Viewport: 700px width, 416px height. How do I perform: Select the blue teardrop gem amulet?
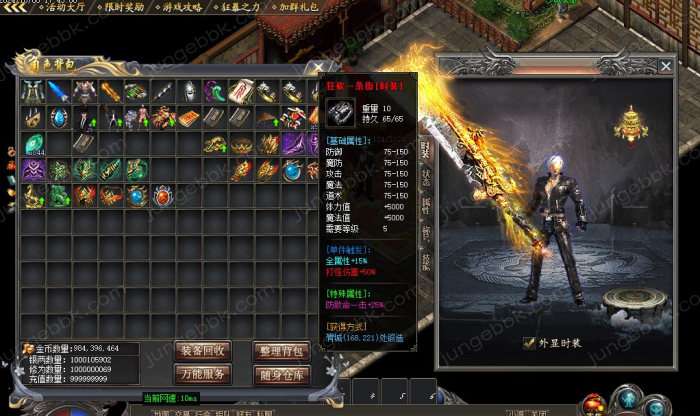58,118
